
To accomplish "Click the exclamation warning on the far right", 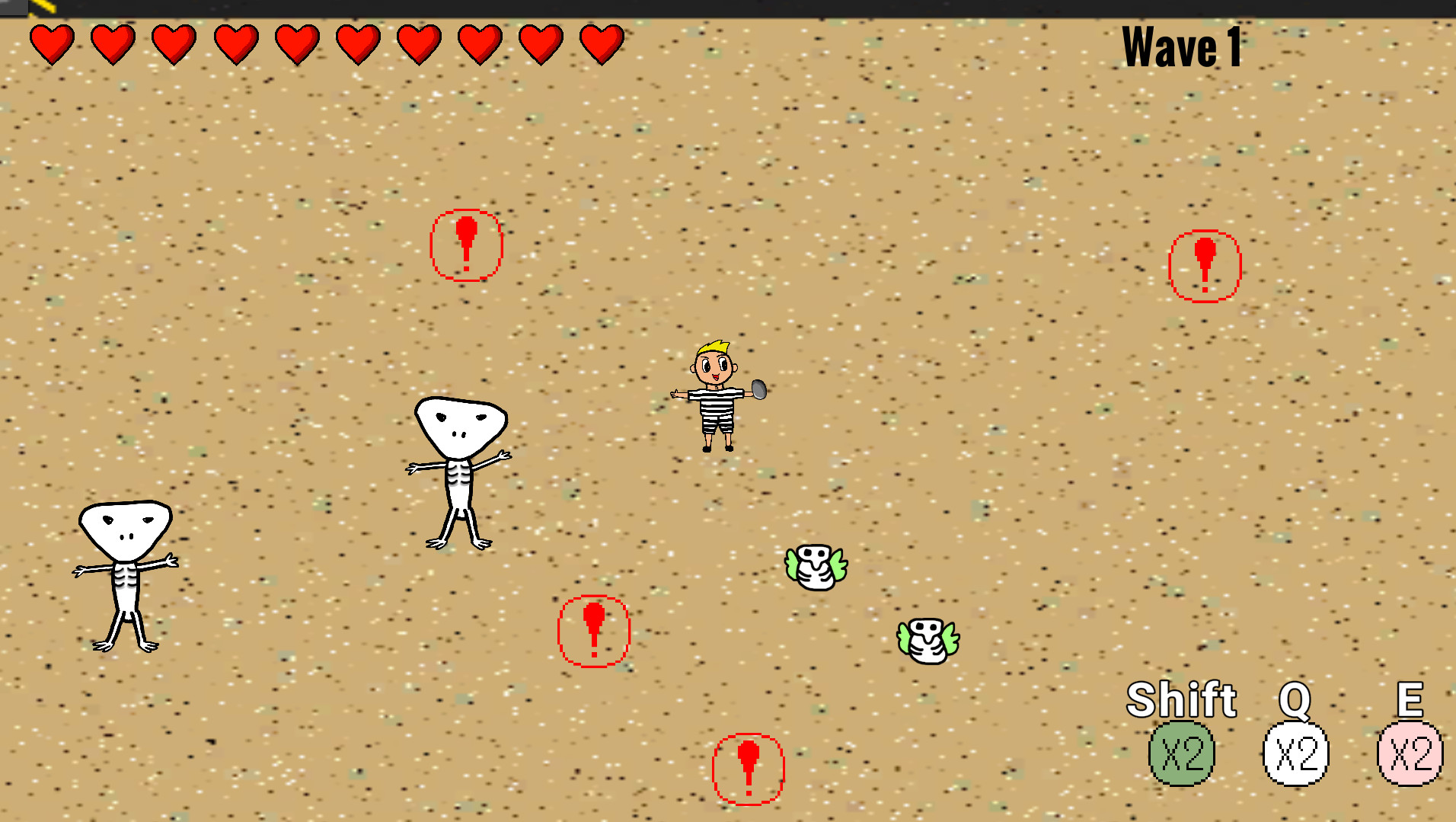I will coord(1205,264).
